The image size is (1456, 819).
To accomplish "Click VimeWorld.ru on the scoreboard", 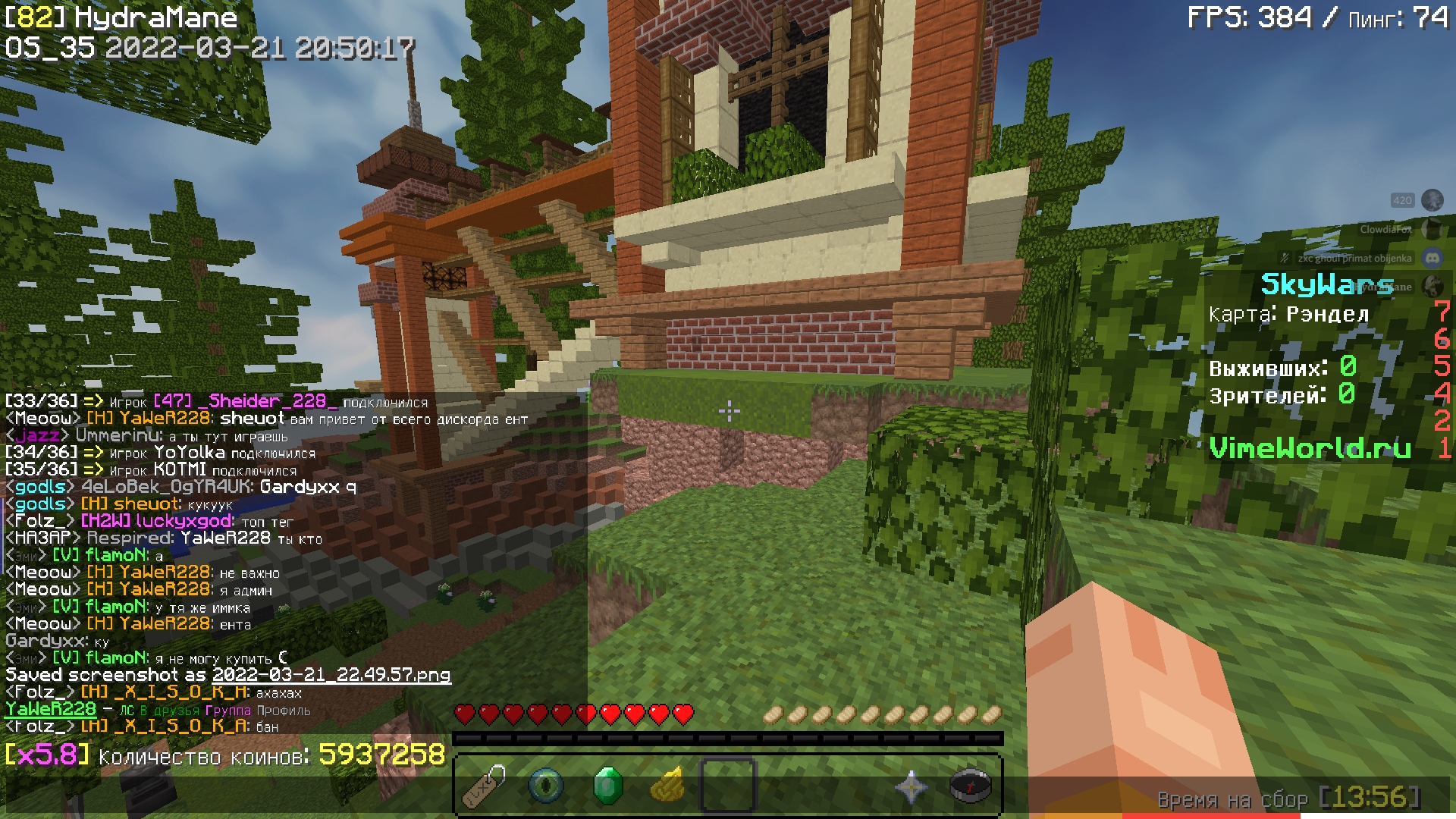I will coord(1309,449).
